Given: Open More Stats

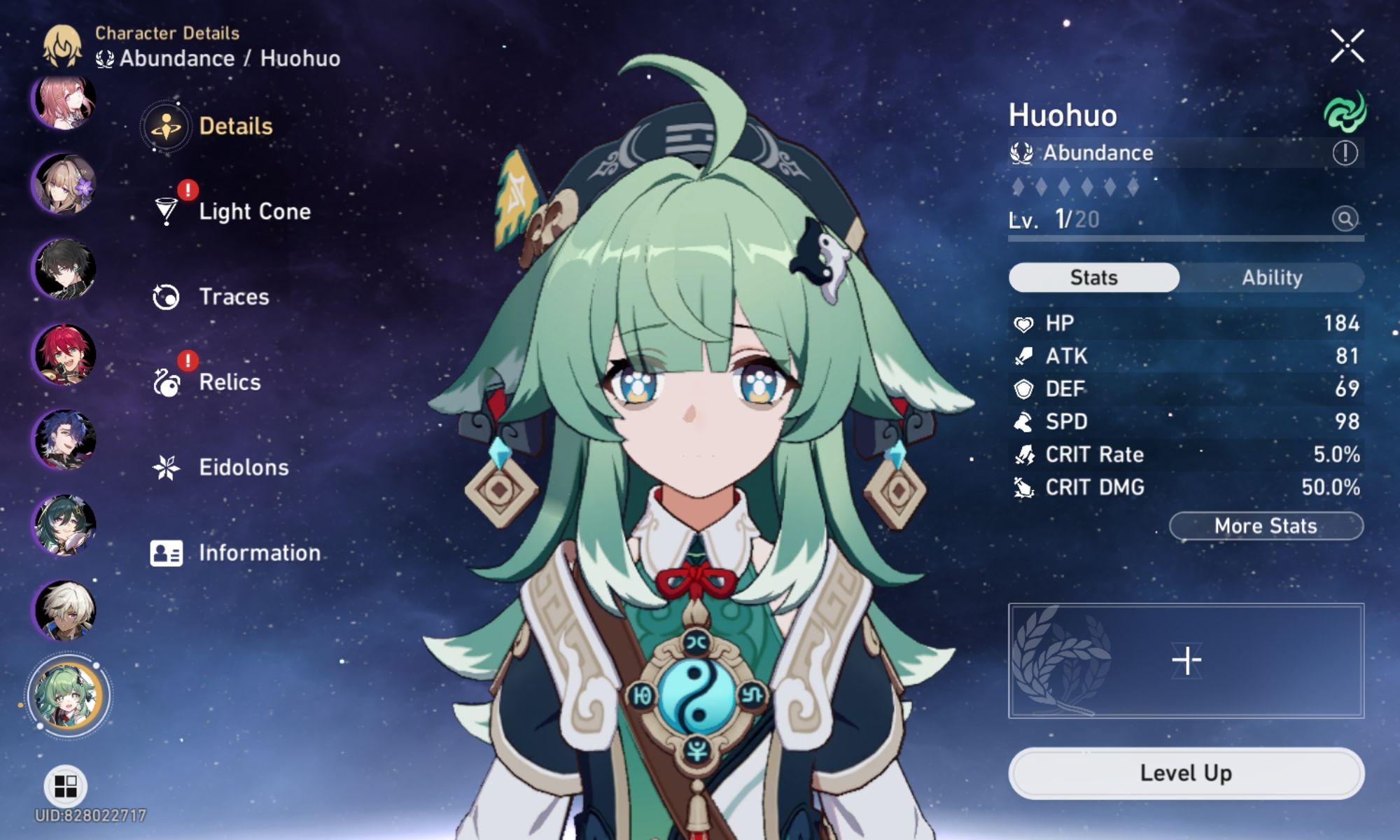Looking at the screenshot, I should click(x=1266, y=526).
